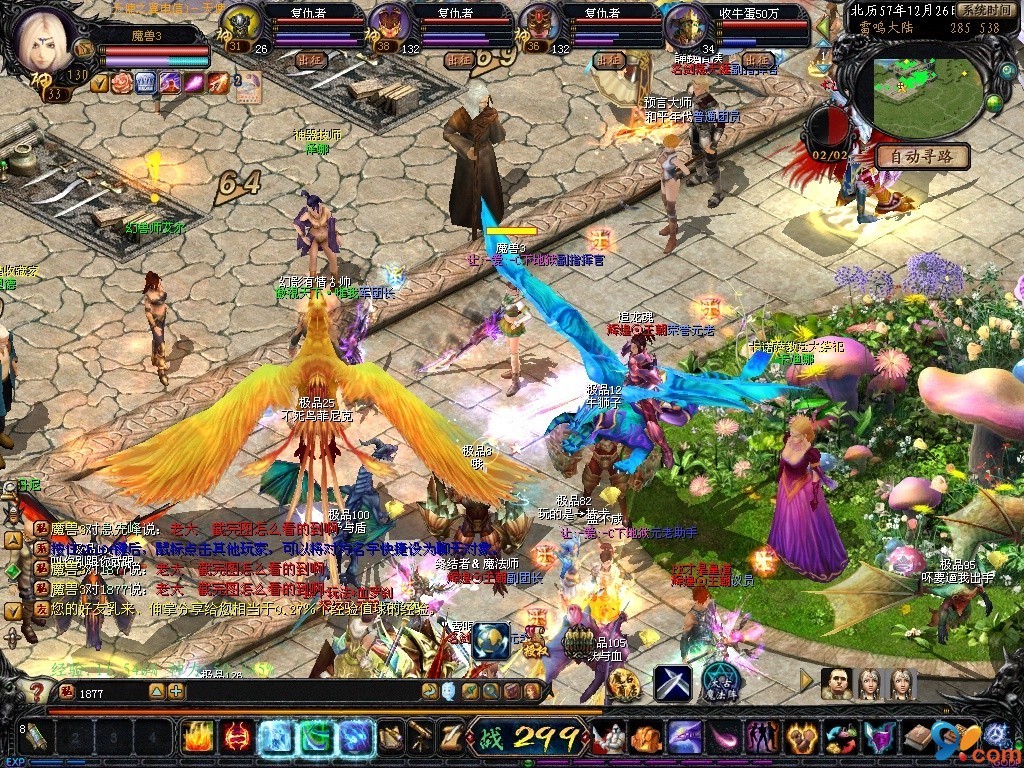Open the 魔法阵 magic circle icon

719,683
